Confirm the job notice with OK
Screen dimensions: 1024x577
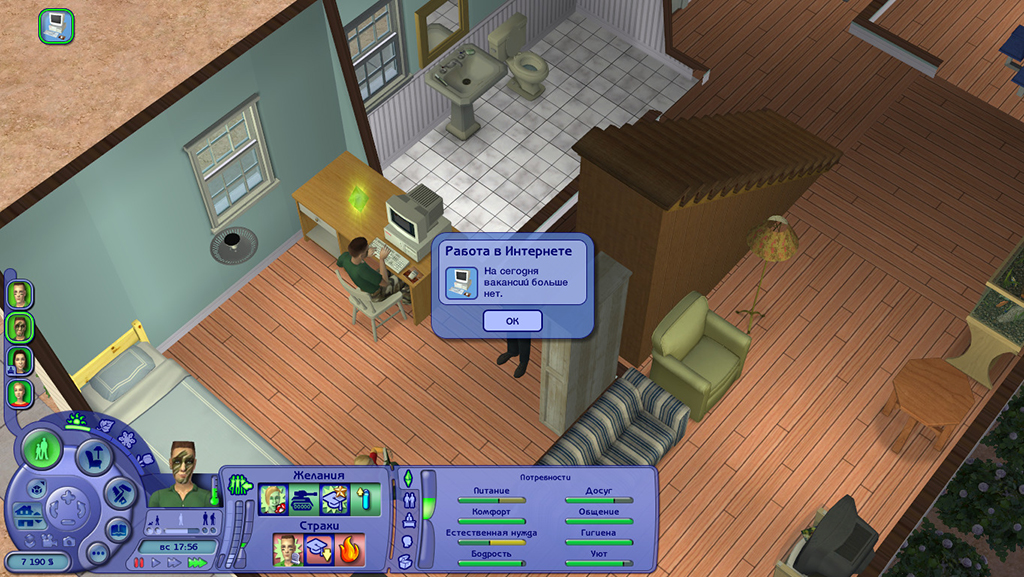[x=512, y=321]
